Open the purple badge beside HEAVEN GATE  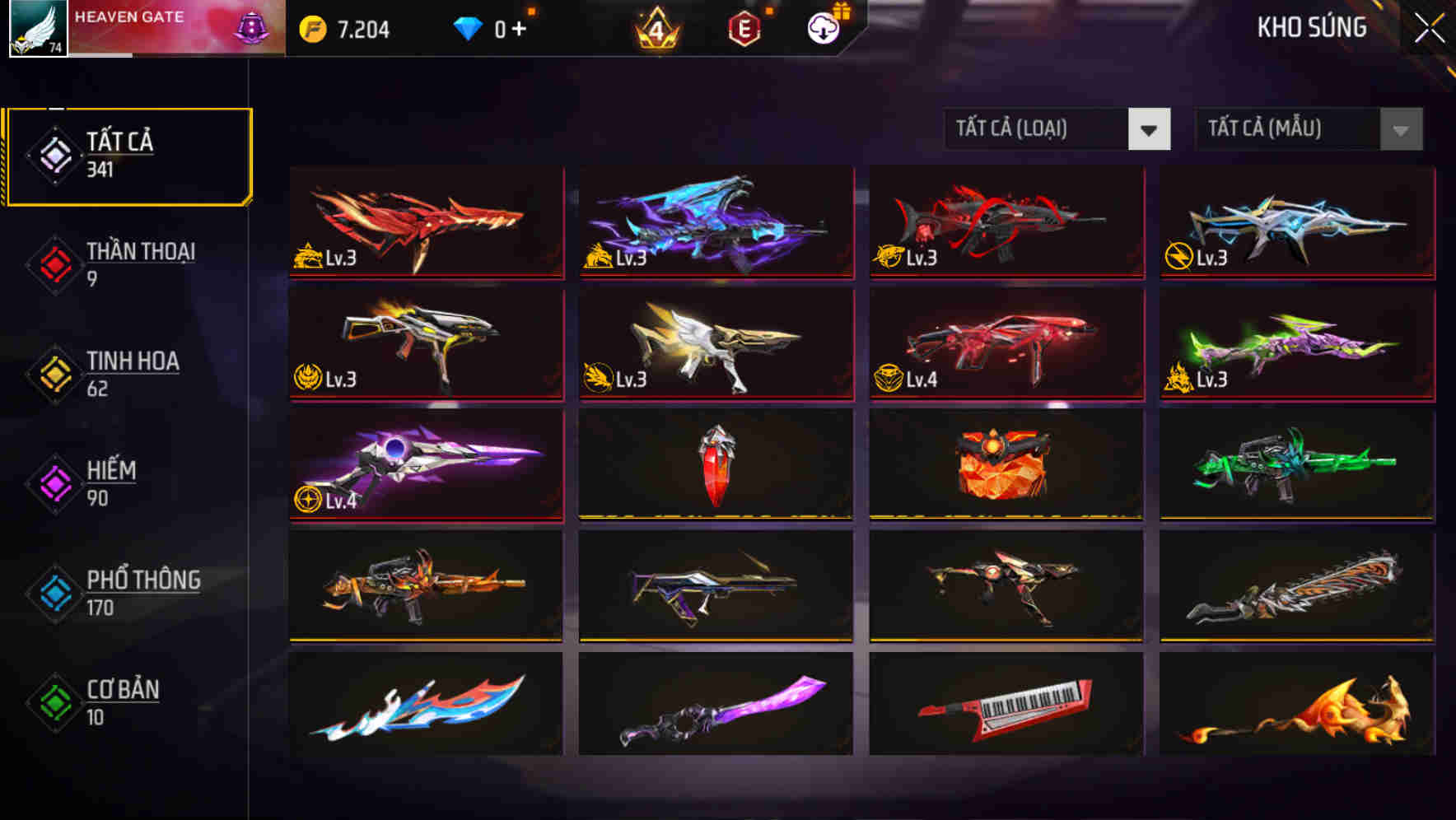pos(250,26)
